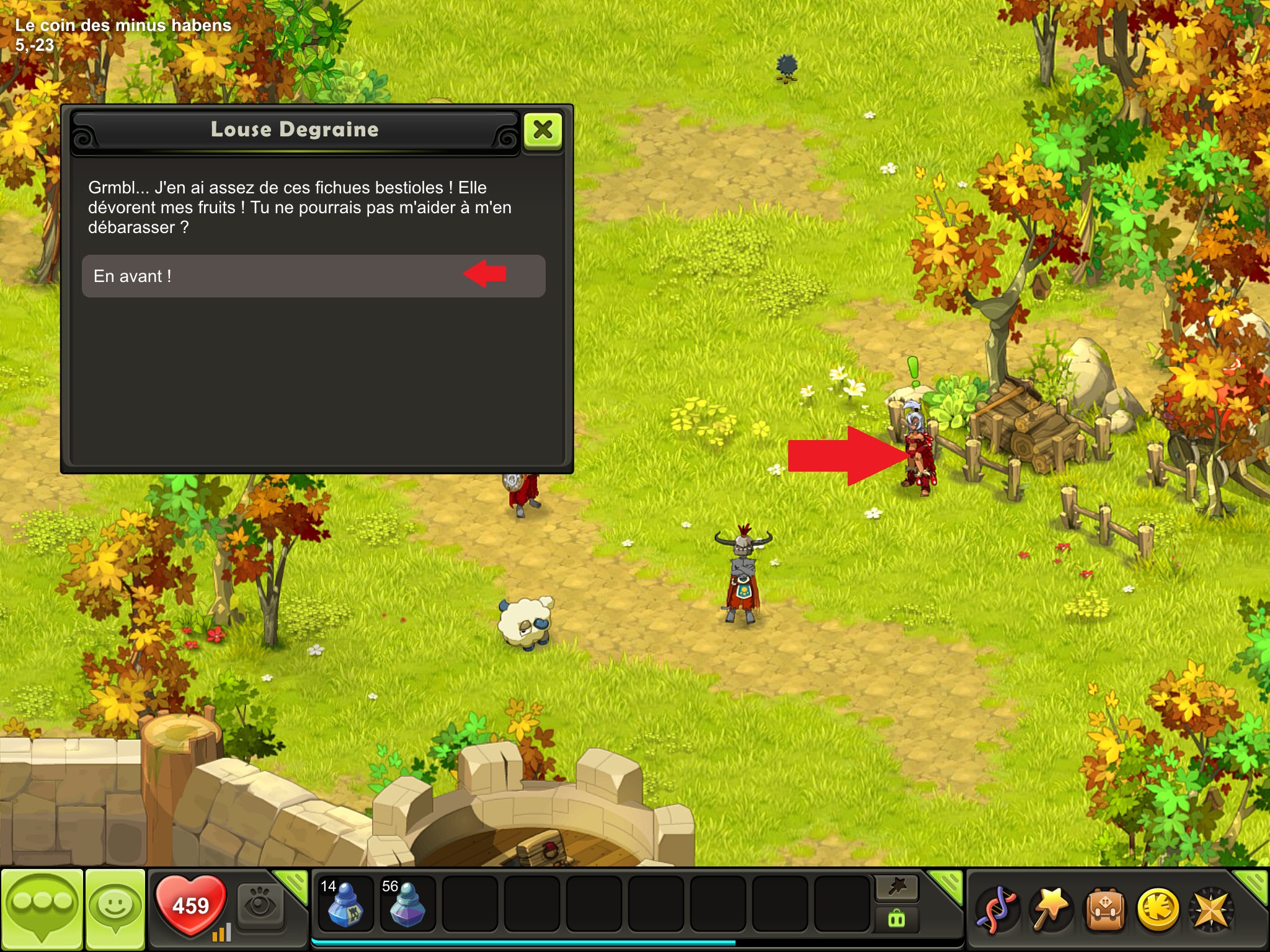
Task: Switch hotbar to the green bag items tab
Action: pos(897,919)
